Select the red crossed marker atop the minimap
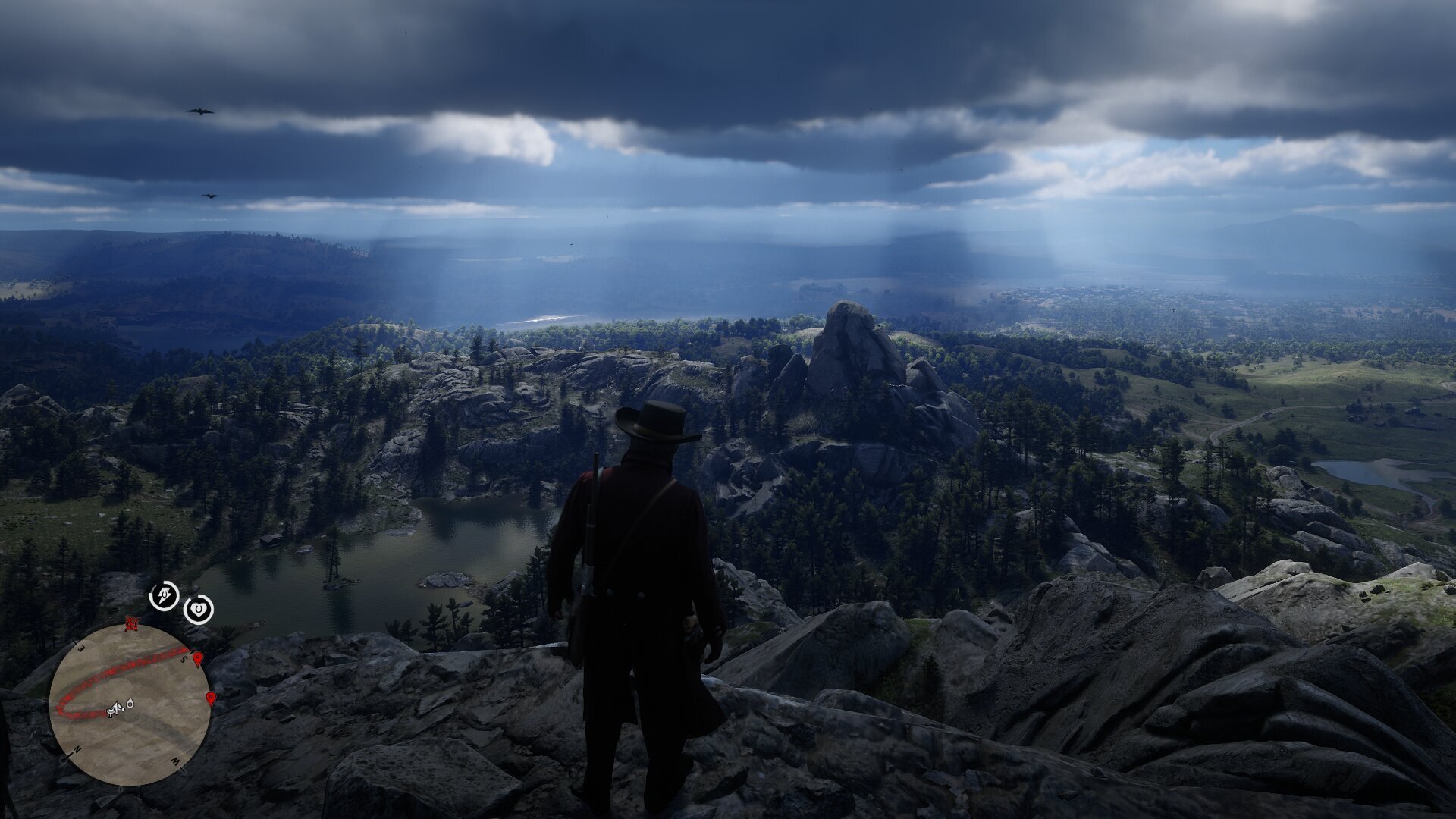 (x=133, y=624)
